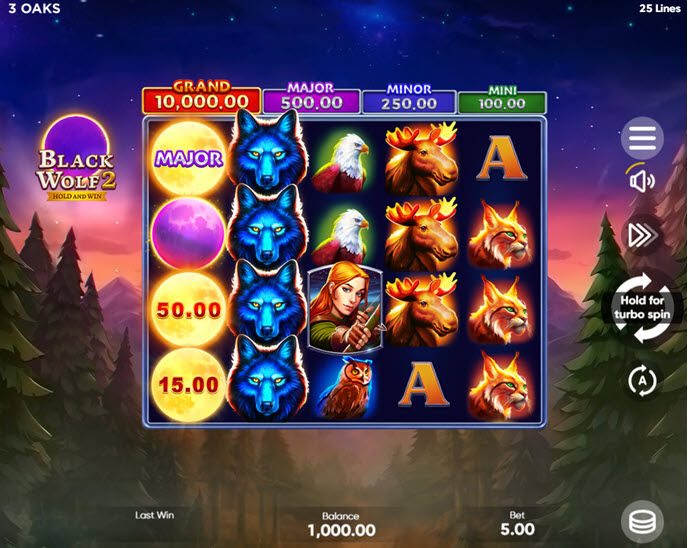Click the Bet amount display
Image resolution: width=688 pixels, height=548 pixels.
pyautogui.click(x=517, y=523)
